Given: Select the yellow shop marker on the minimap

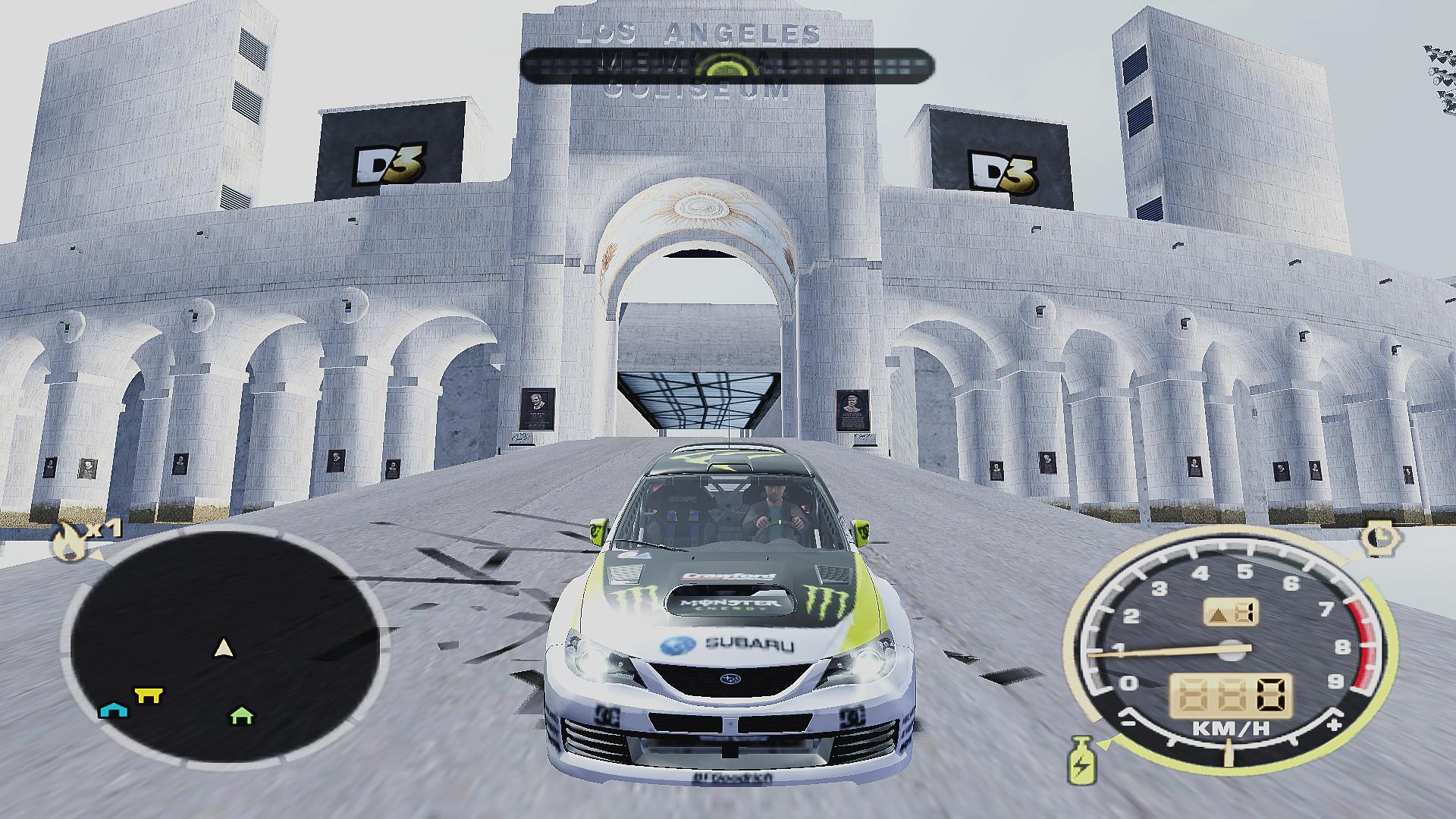Looking at the screenshot, I should [x=148, y=694].
